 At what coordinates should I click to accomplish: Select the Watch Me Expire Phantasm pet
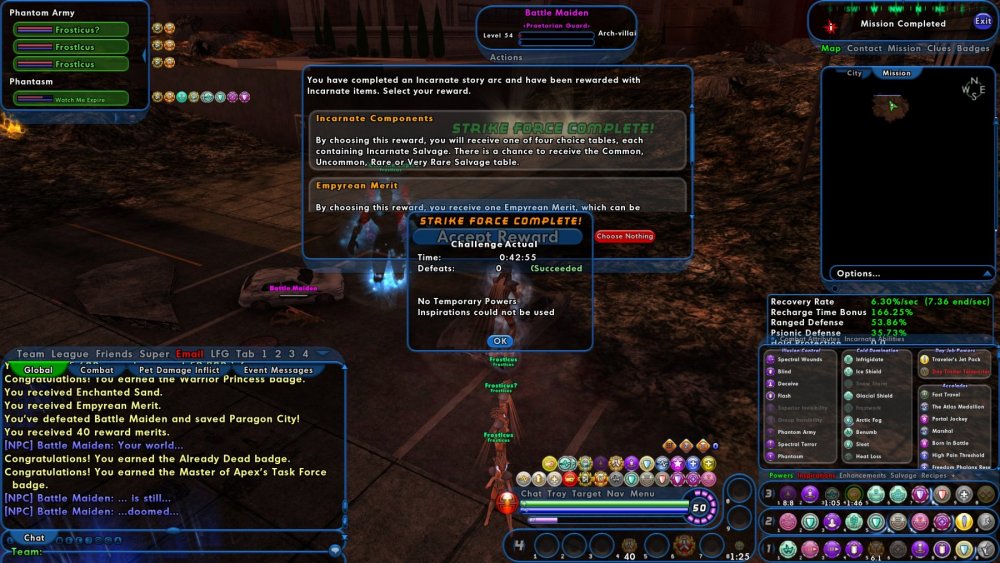(x=71, y=99)
